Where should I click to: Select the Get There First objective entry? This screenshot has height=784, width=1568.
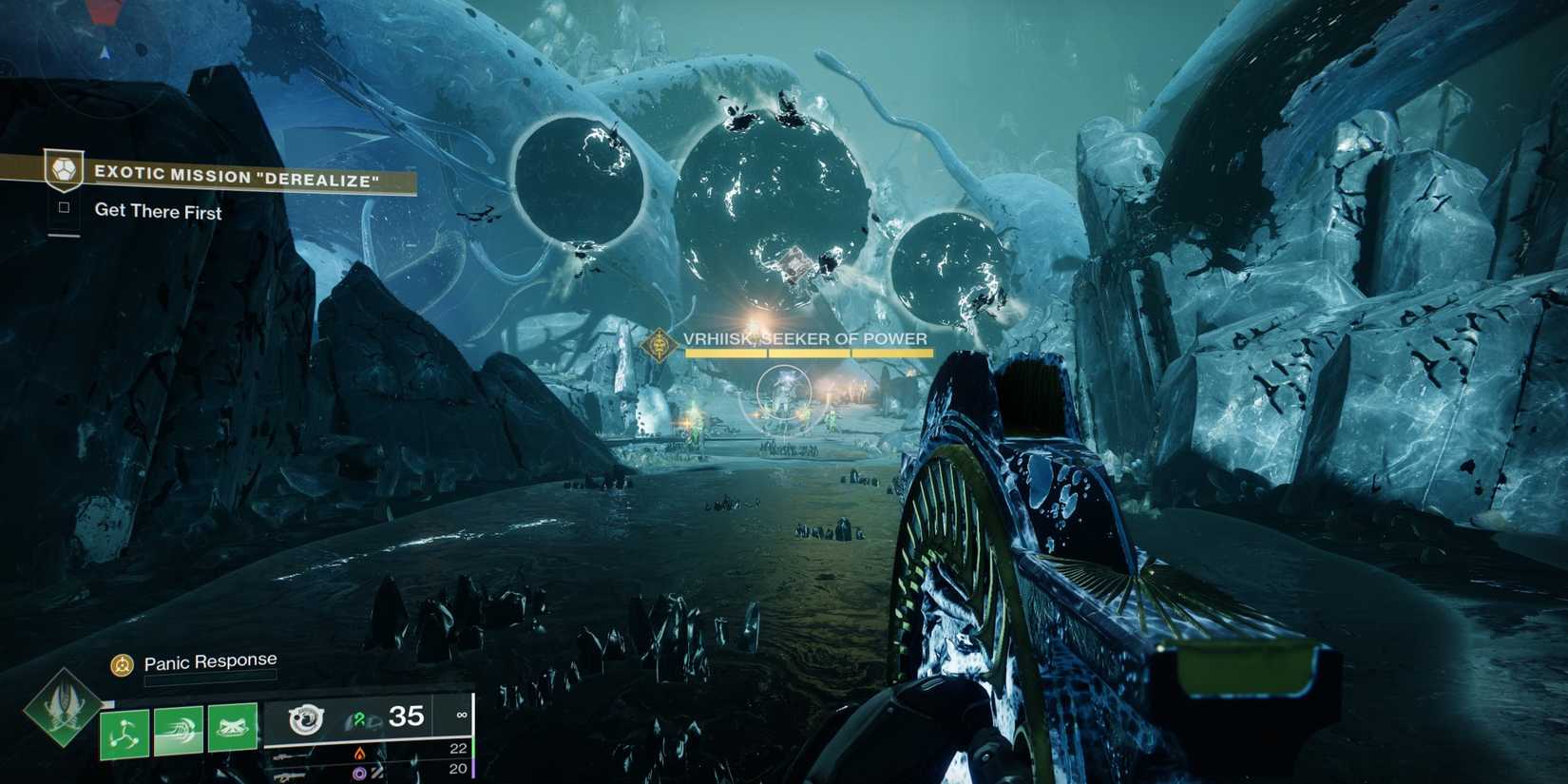[157, 213]
